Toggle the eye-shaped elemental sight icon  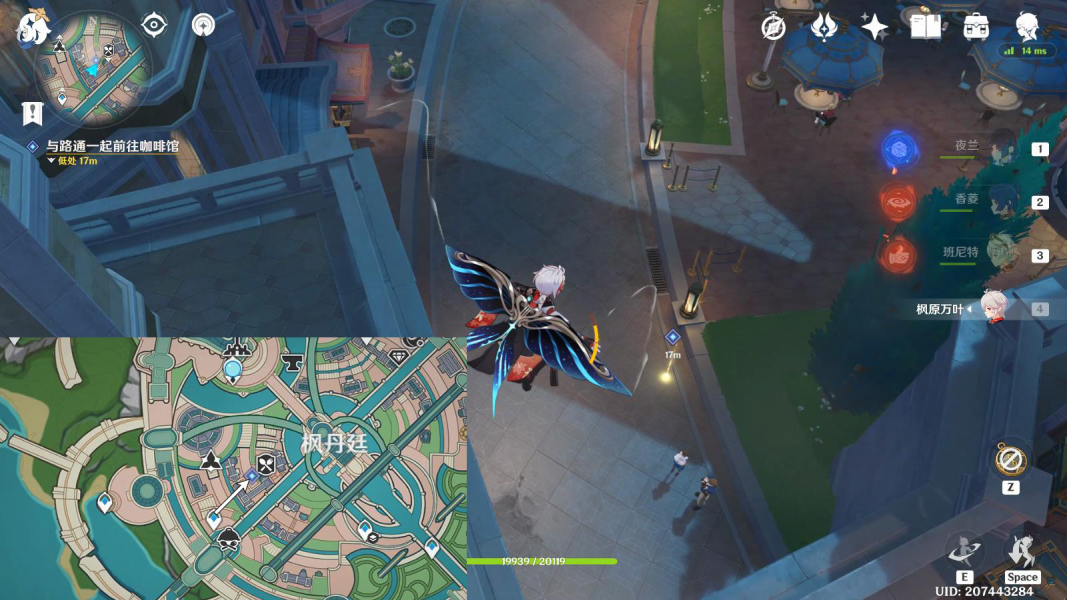[154, 25]
